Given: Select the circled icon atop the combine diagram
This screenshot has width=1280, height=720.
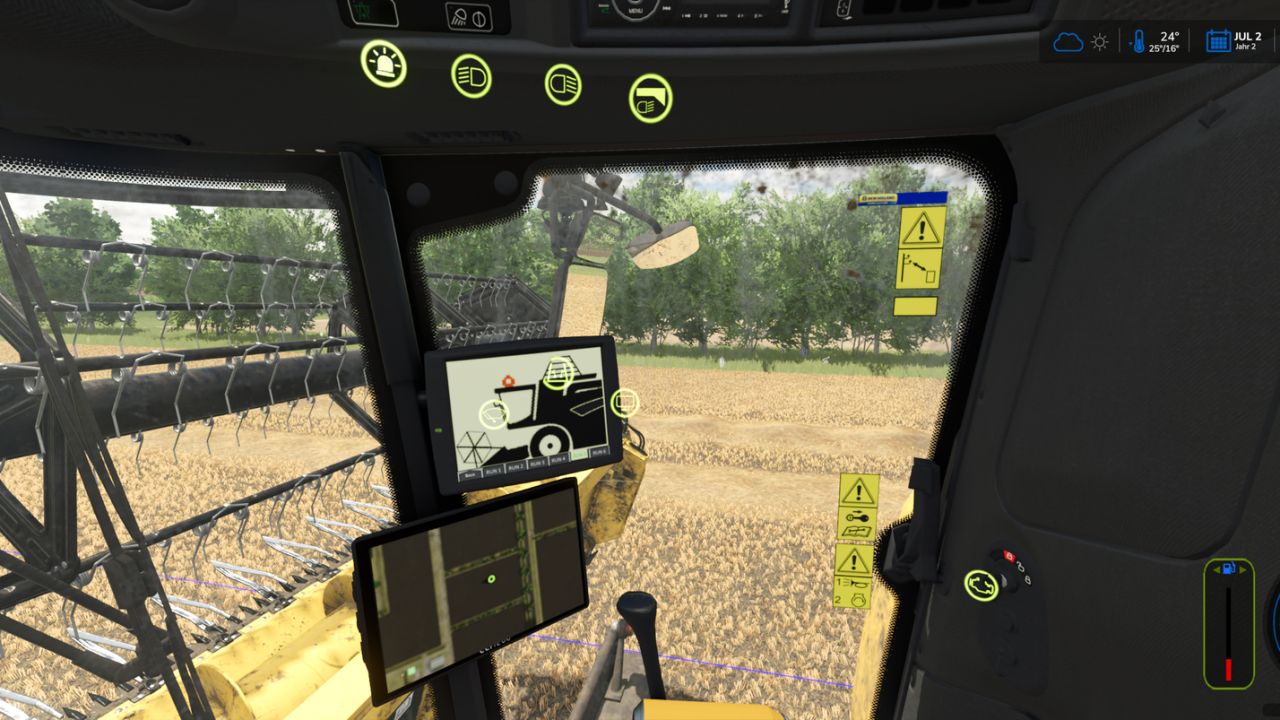Looking at the screenshot, I should coord(558,374).
